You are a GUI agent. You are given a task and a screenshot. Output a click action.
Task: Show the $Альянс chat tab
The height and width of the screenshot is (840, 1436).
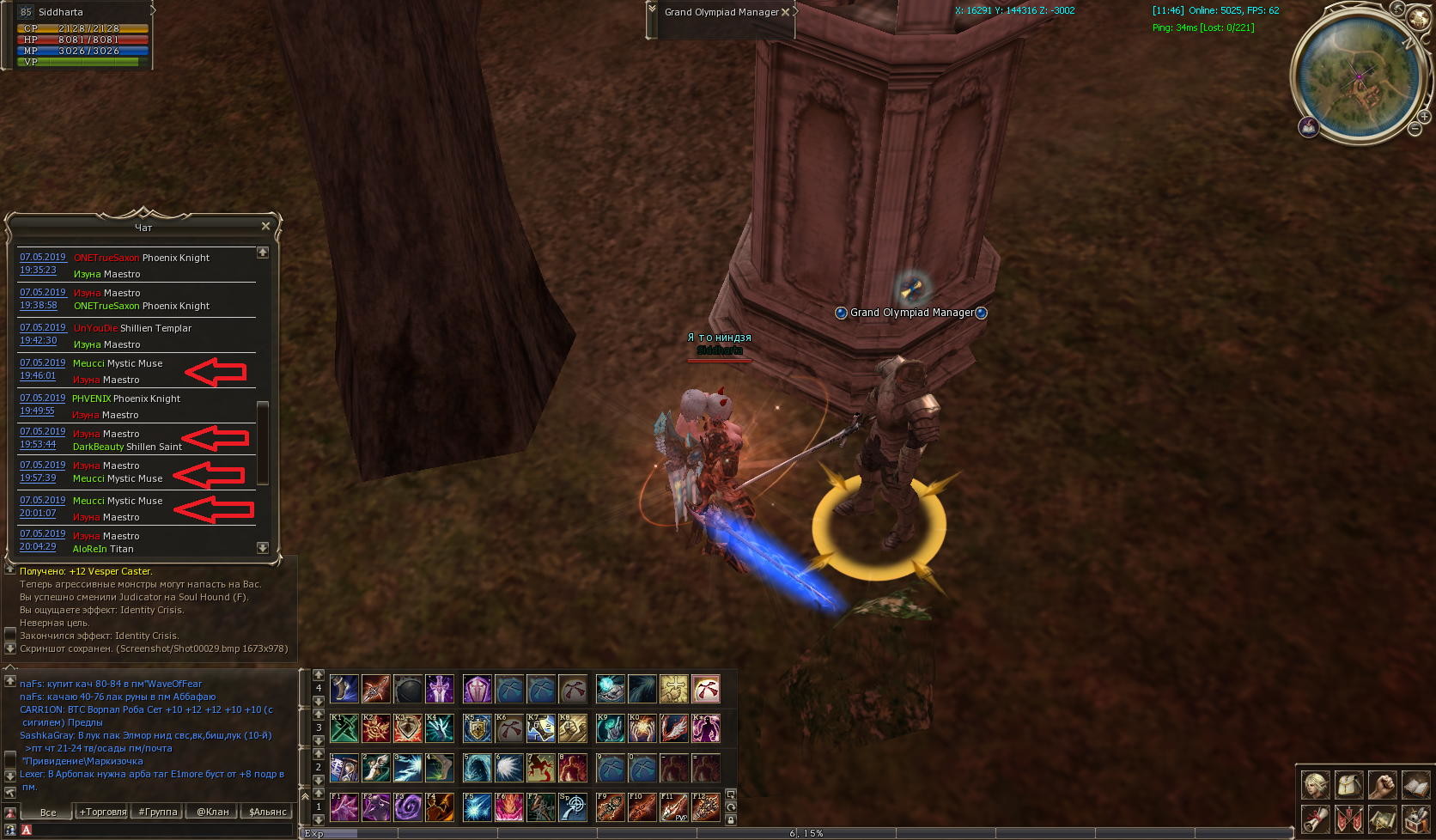click(x=267, y=812)
